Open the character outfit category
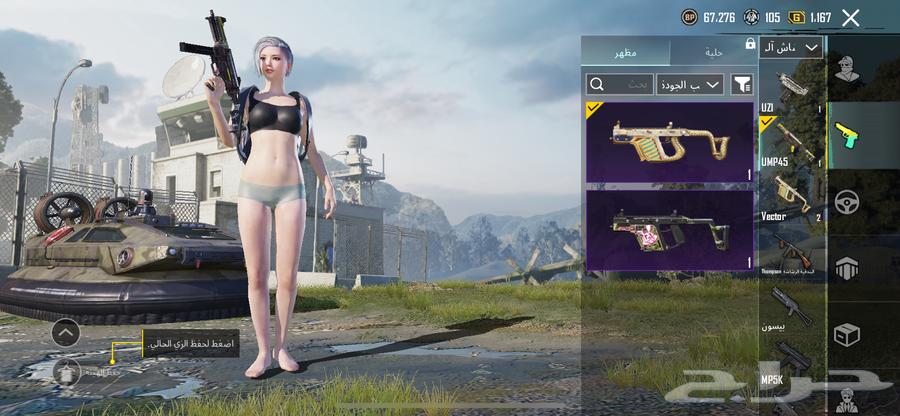This screenshot has width=900, height=416. tap(848, 70)
